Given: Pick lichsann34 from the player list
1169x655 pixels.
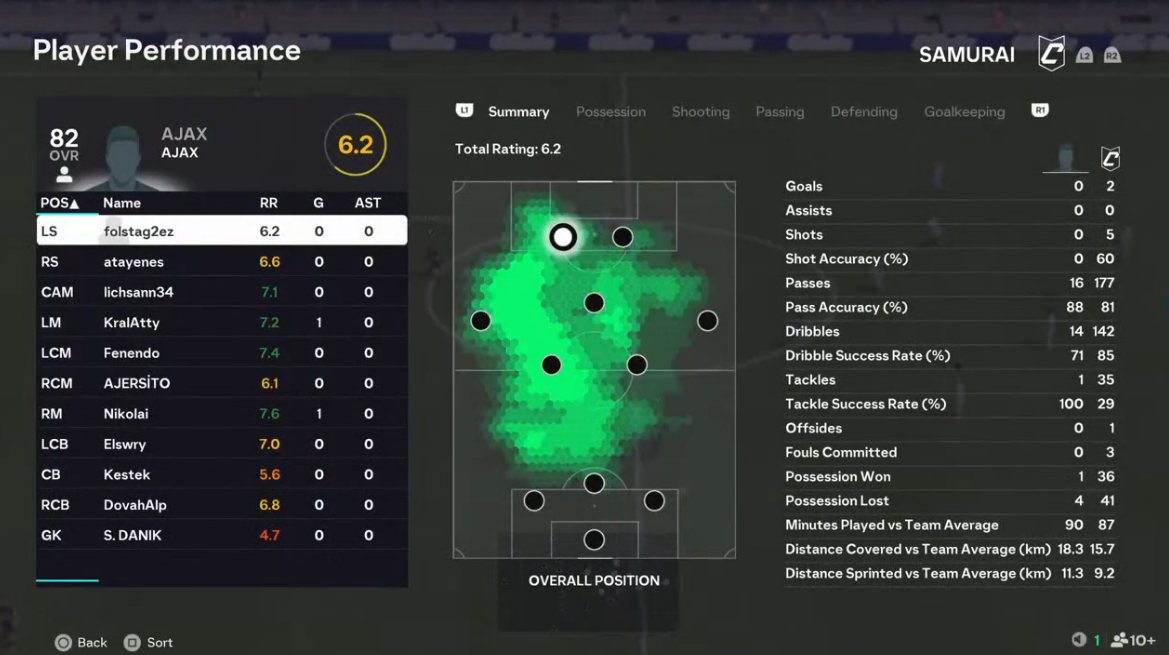Looking at the screenshot, I should pyautogui.click(x=221, y=292).
